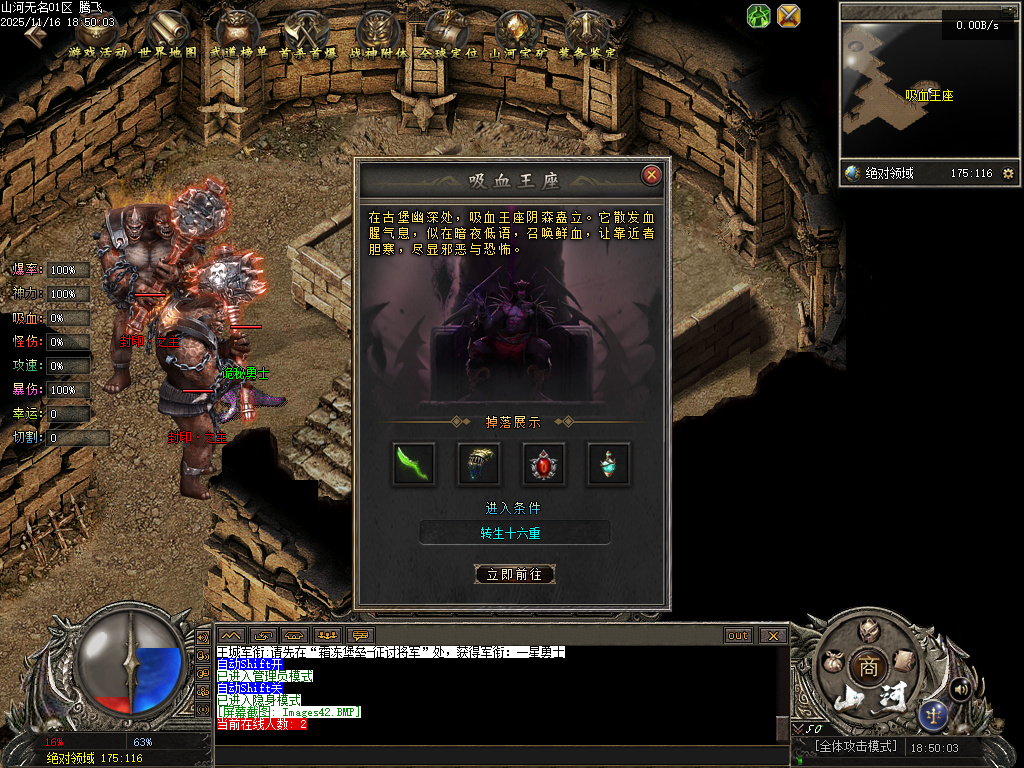Toggle the sound speaker icon
This screenshot has height=768, width=1024.
click(961, 688)
